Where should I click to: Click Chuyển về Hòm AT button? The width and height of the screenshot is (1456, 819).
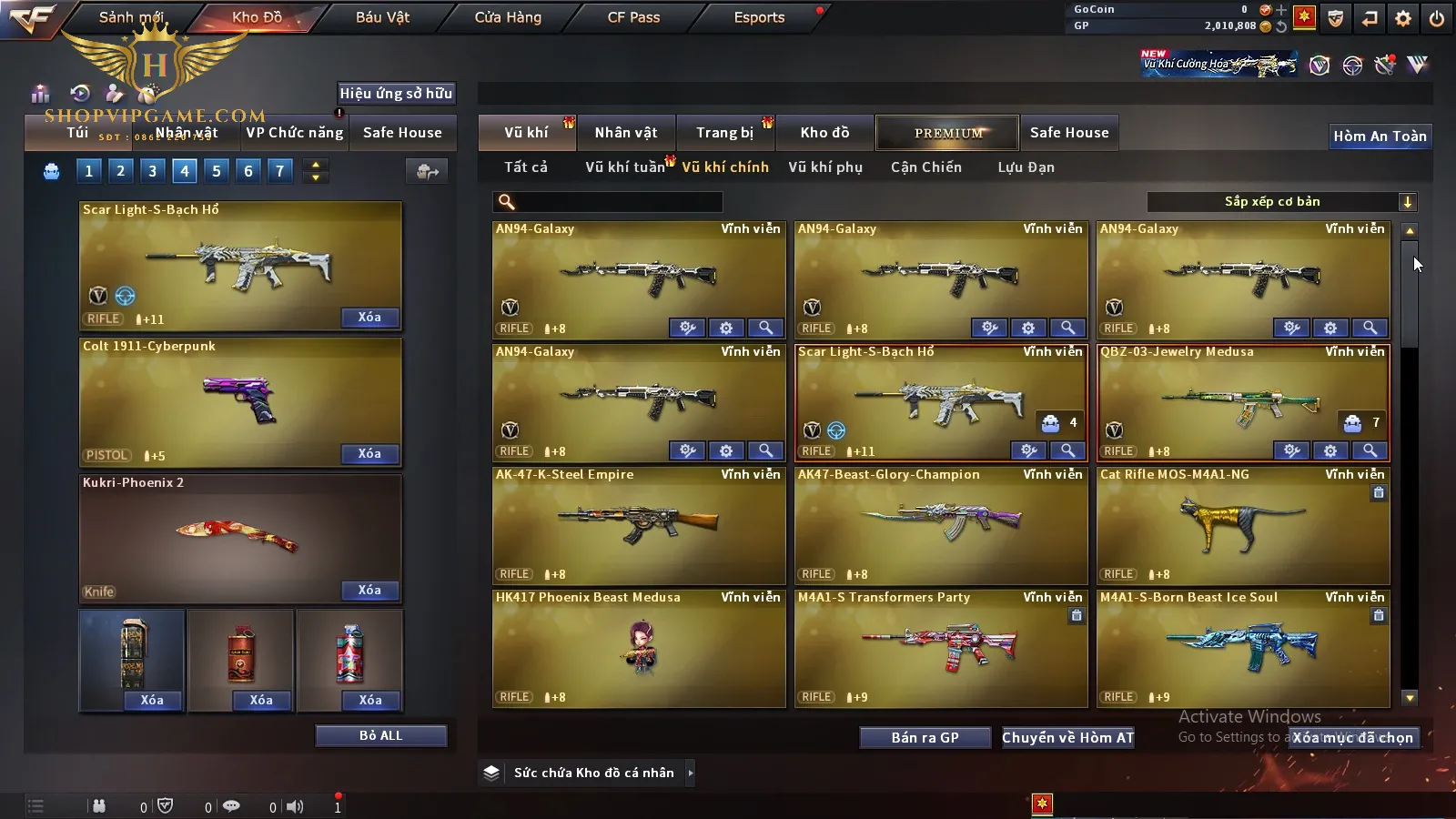point(1068,737)
